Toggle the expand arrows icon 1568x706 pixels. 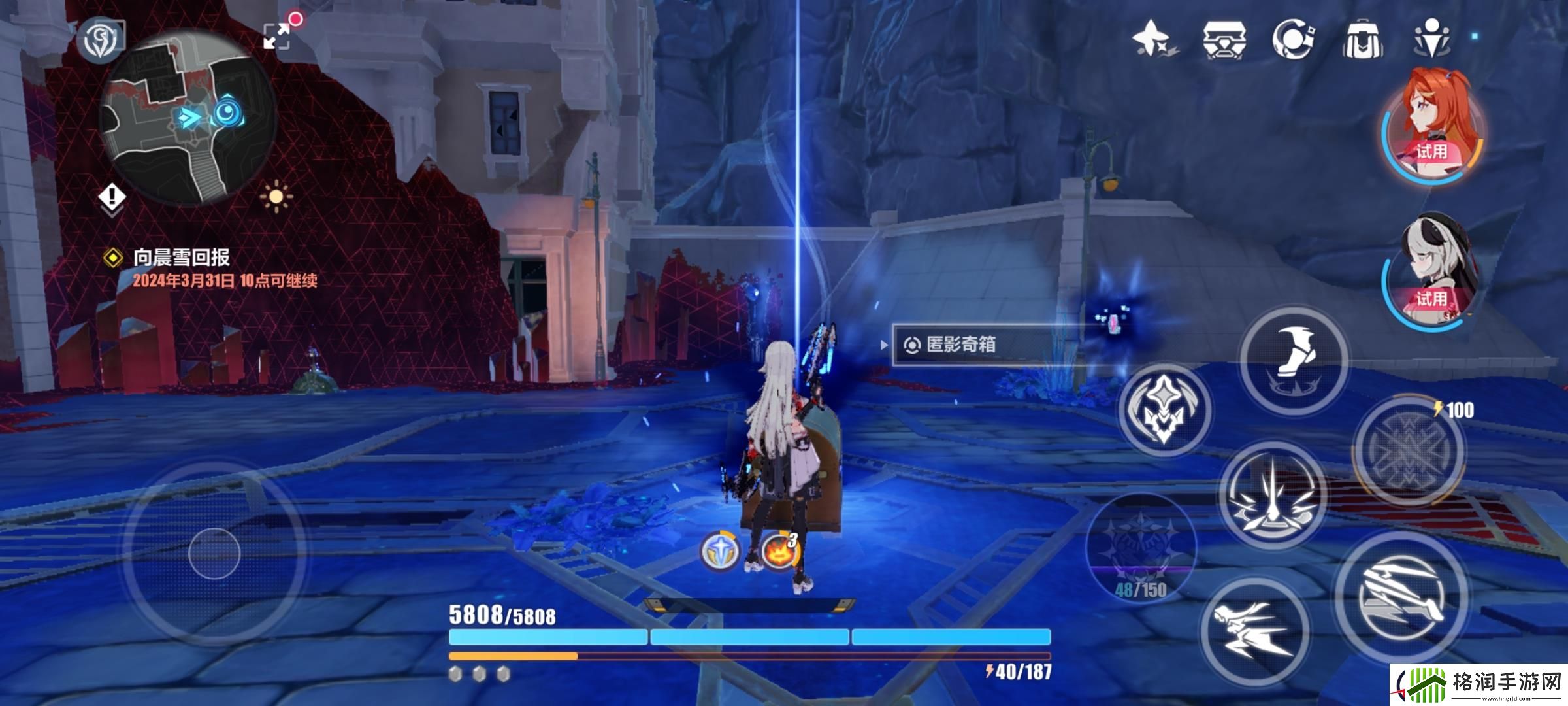point(277,35)
